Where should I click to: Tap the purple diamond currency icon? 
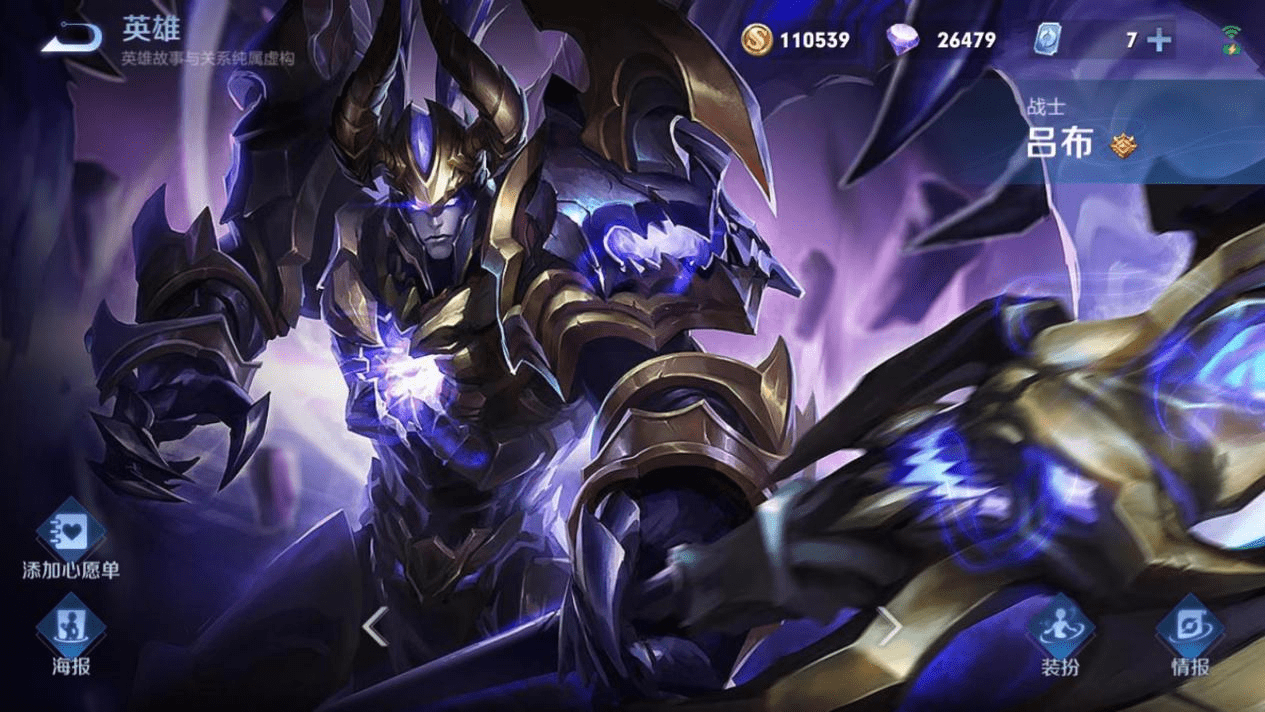point(903,40)
